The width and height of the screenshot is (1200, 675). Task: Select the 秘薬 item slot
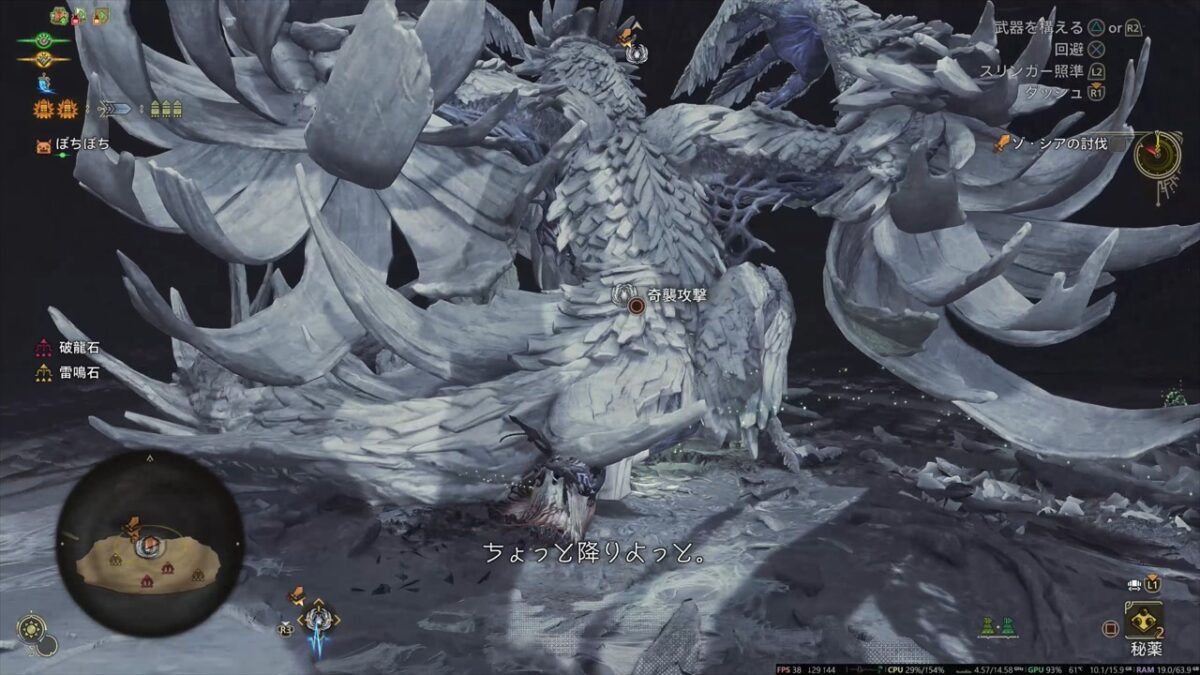1143,622
